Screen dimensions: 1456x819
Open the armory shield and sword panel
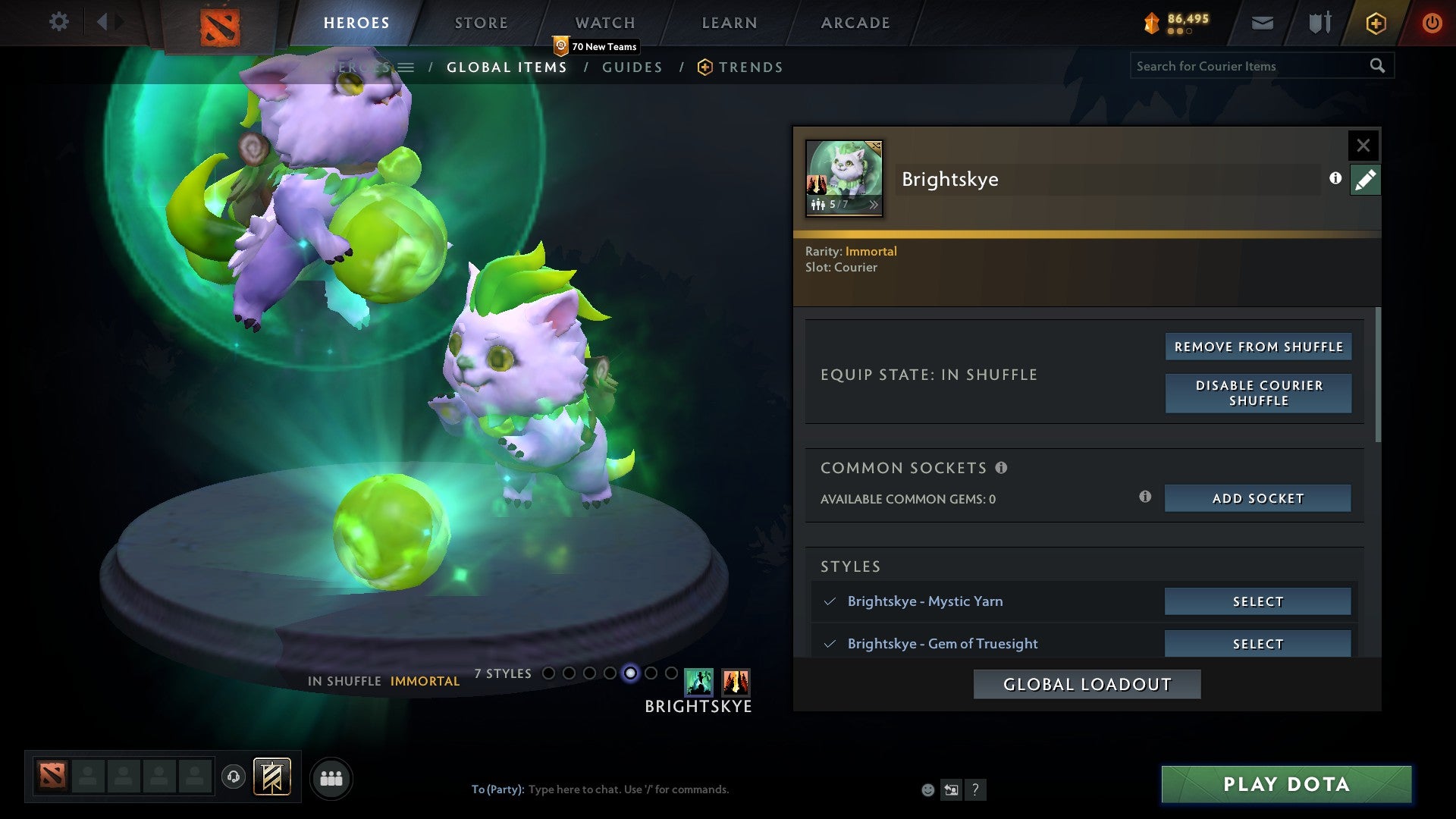(x=1319, y=23)
